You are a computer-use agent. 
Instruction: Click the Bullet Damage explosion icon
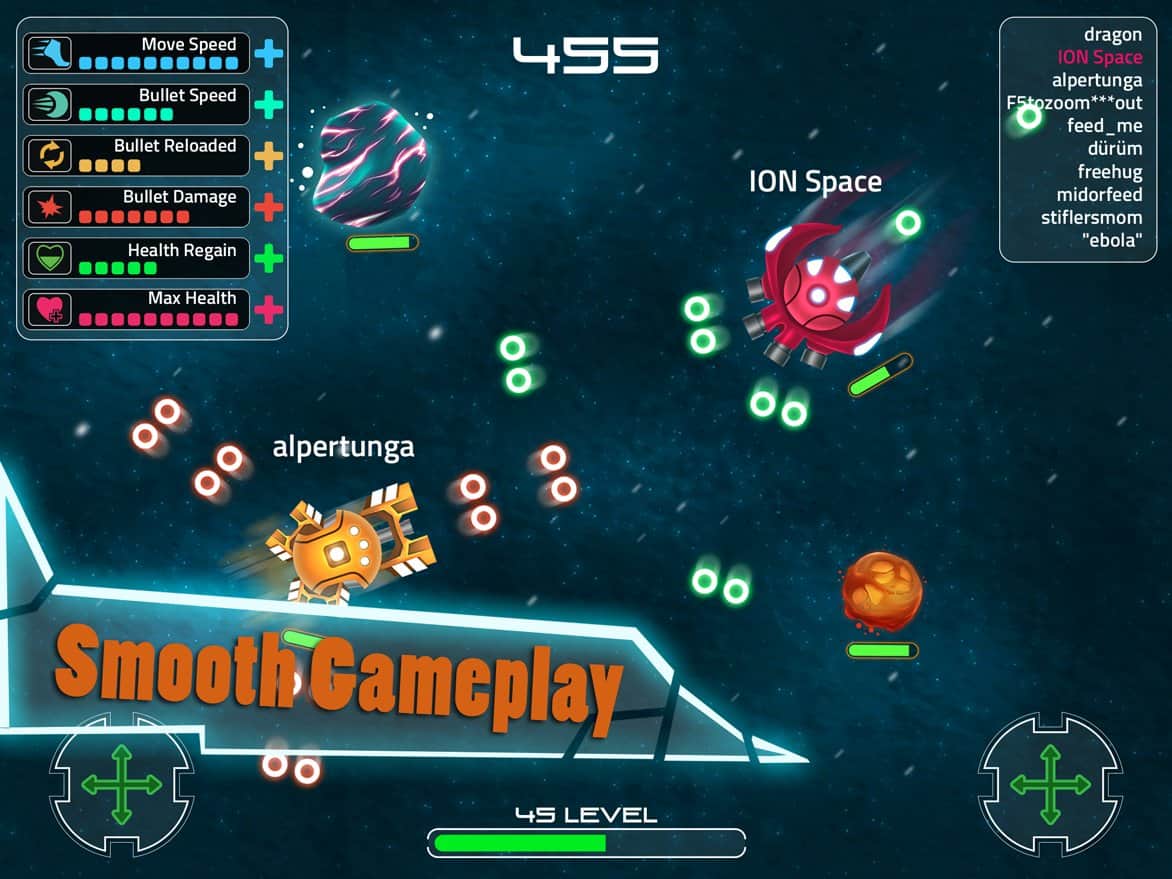click(49, 207)
